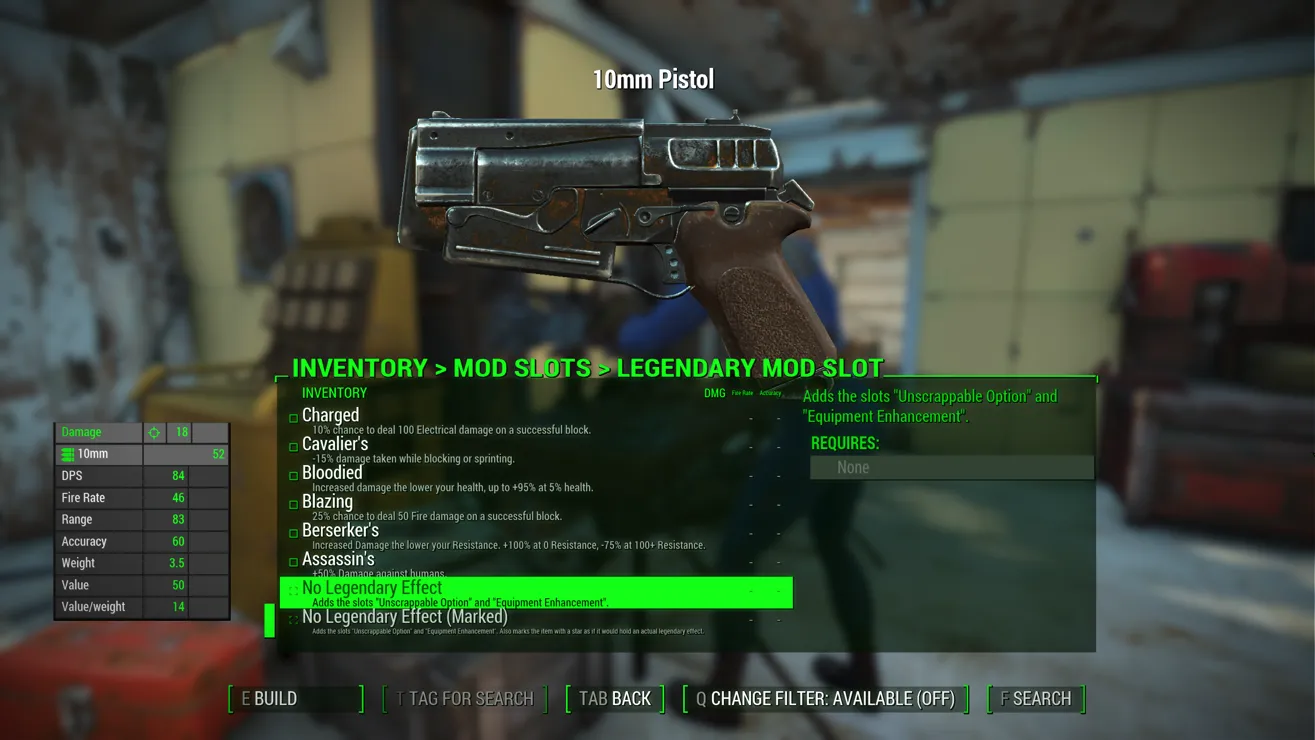Viewport: 1315px width, 740px height.
Task: Choose the Berserker's legendary effect
Action: (x=340, y=531)
